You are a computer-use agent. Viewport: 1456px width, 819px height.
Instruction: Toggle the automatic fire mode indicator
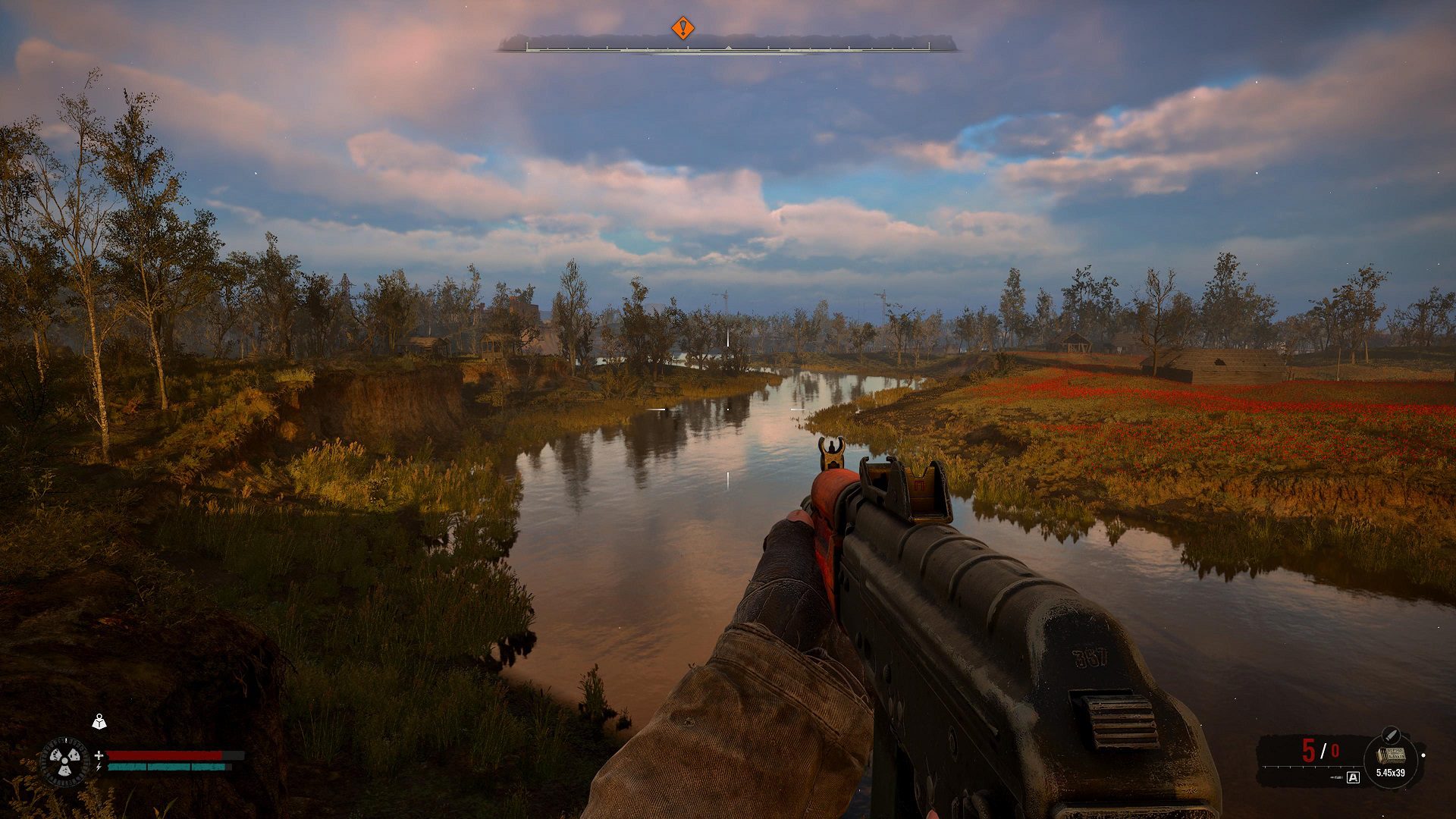coord(1353,777)
